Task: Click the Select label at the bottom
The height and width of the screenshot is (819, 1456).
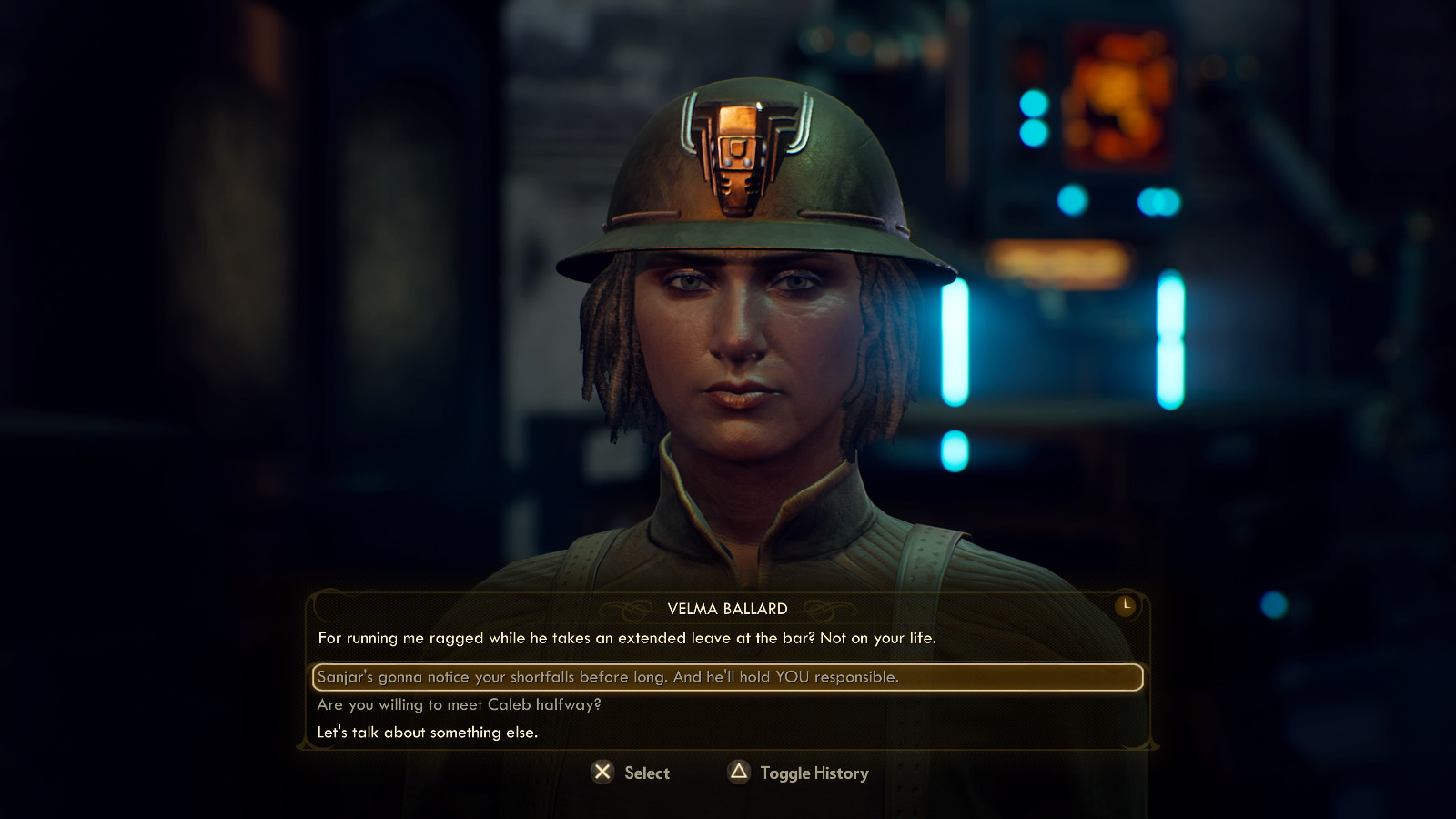Action: pyautogui.click(x=645, y=773)
